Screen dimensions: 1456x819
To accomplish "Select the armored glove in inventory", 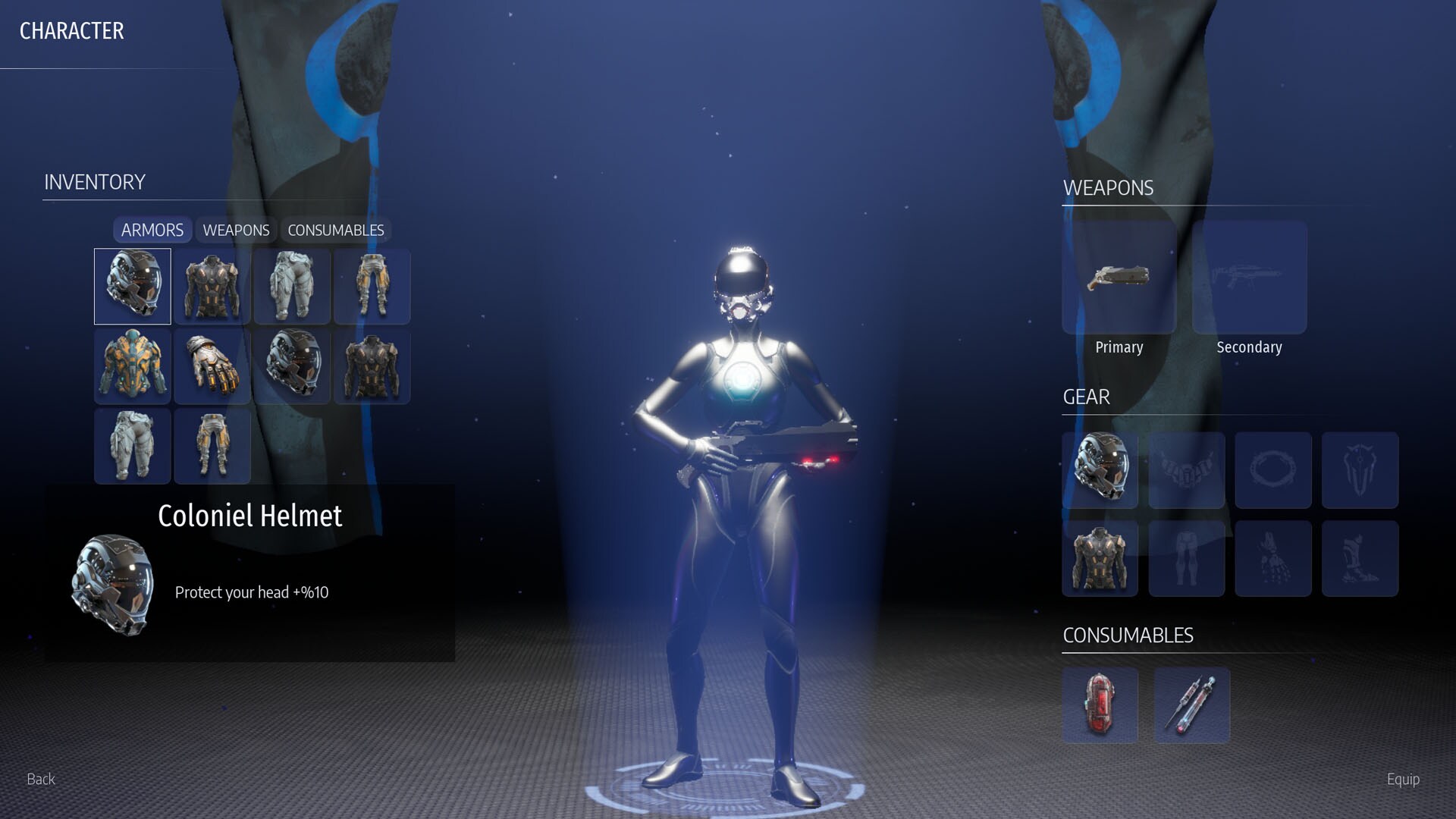I will (212, 366).
